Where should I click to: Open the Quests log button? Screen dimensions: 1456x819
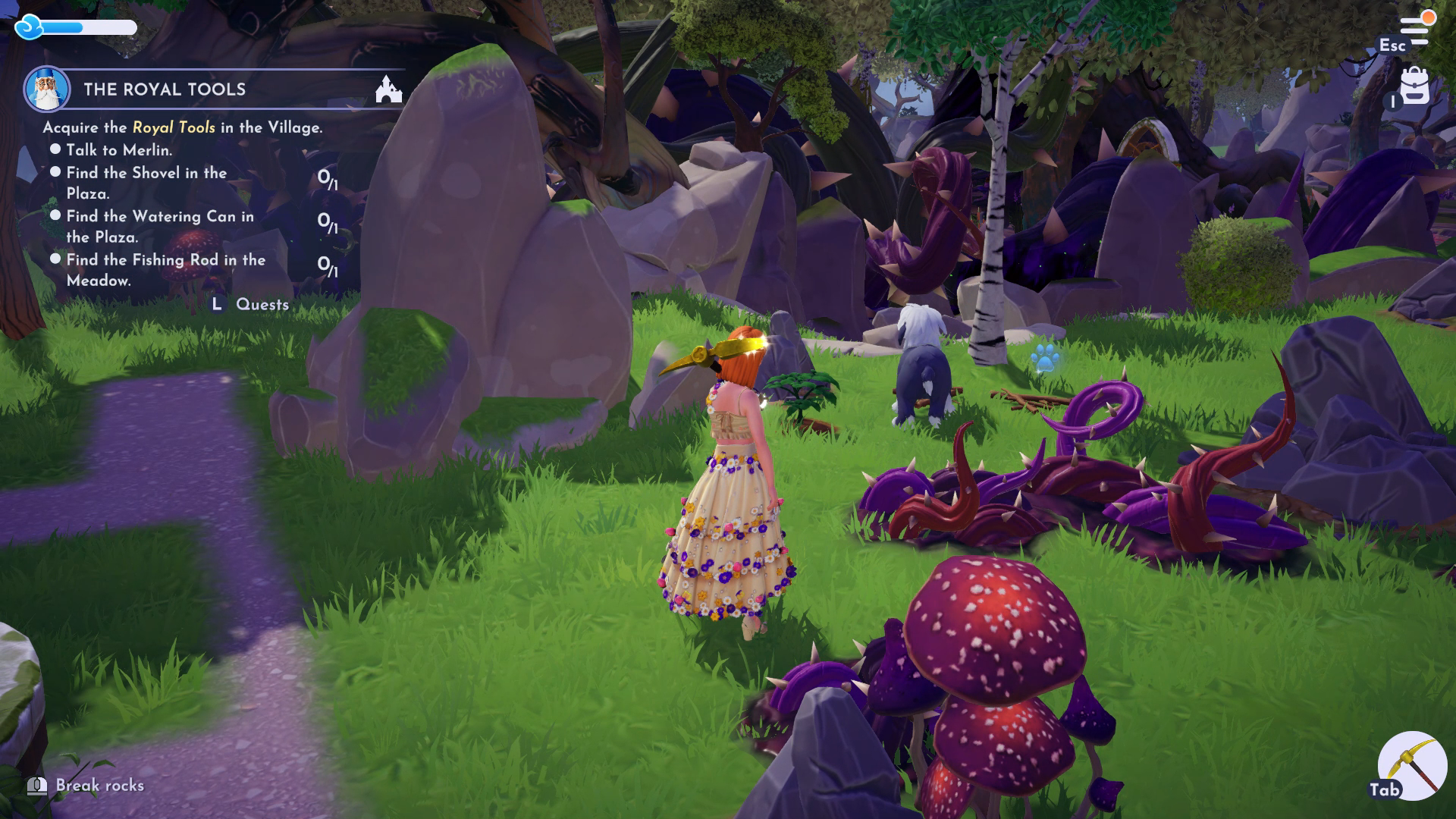tap(250, 305)
